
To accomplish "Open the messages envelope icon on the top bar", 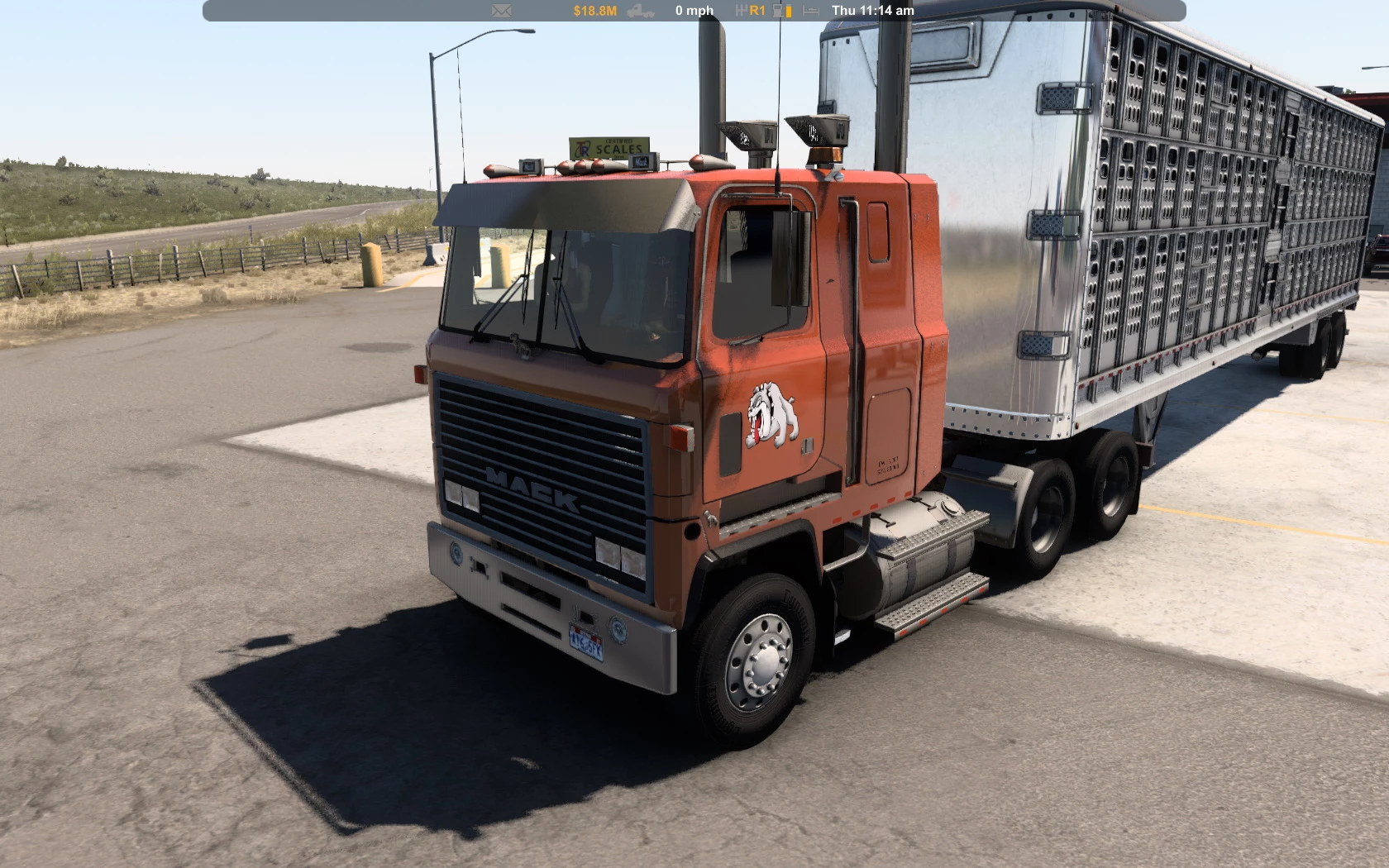I will (x=500, y=11).
